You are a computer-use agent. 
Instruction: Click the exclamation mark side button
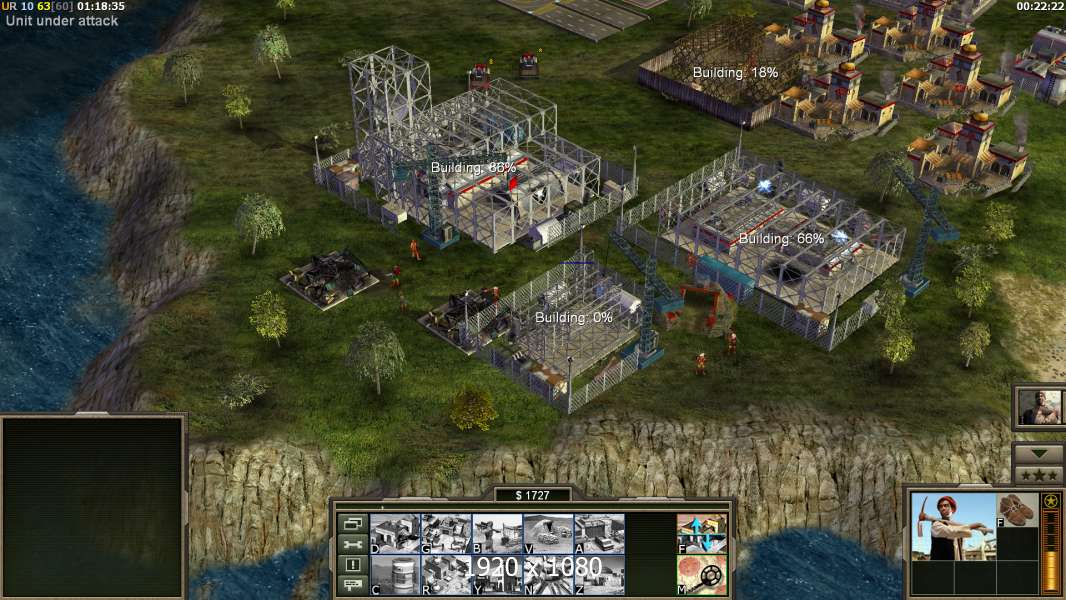coord(351,565)
